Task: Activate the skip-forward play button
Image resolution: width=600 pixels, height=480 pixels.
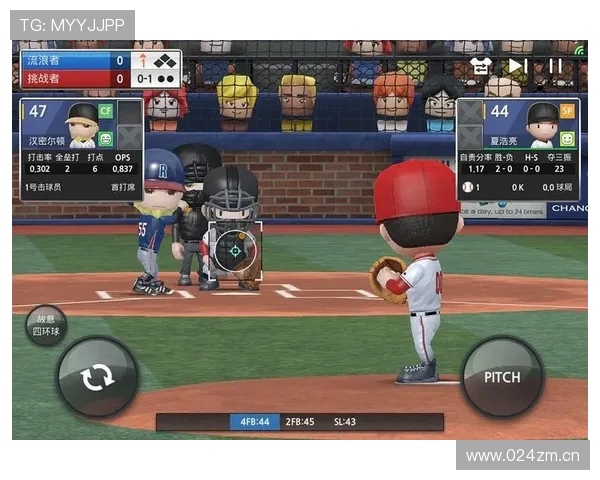Action: [x=517, y=66]
